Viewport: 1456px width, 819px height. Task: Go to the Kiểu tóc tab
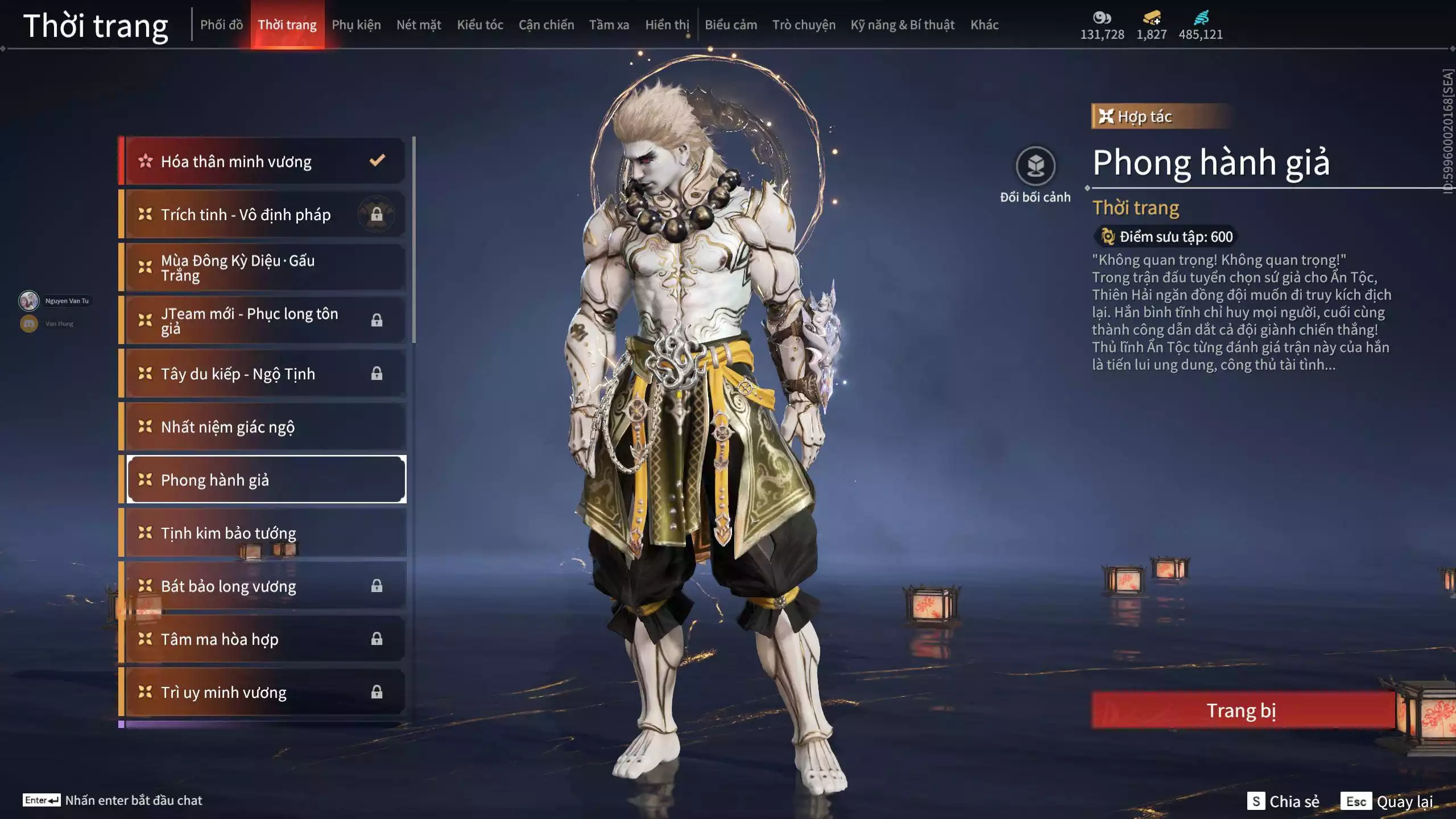[480, 25]
